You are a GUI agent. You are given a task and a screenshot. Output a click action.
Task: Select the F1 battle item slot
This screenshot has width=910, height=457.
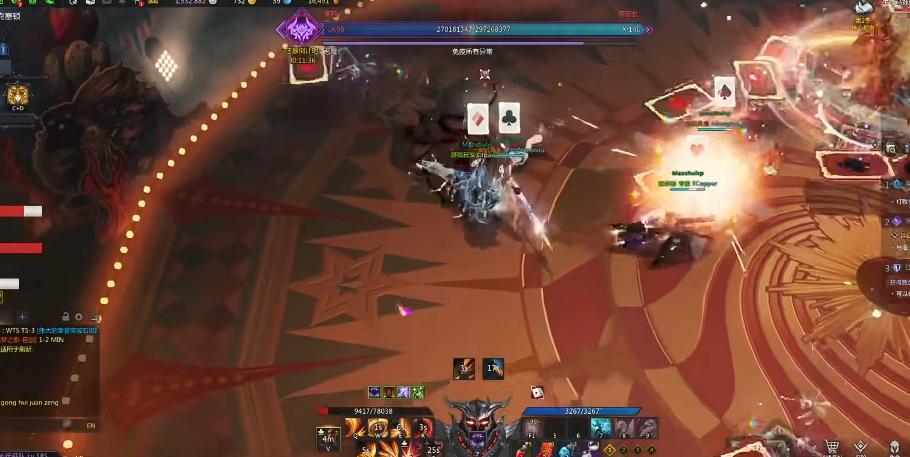click(x=531, y=428)
